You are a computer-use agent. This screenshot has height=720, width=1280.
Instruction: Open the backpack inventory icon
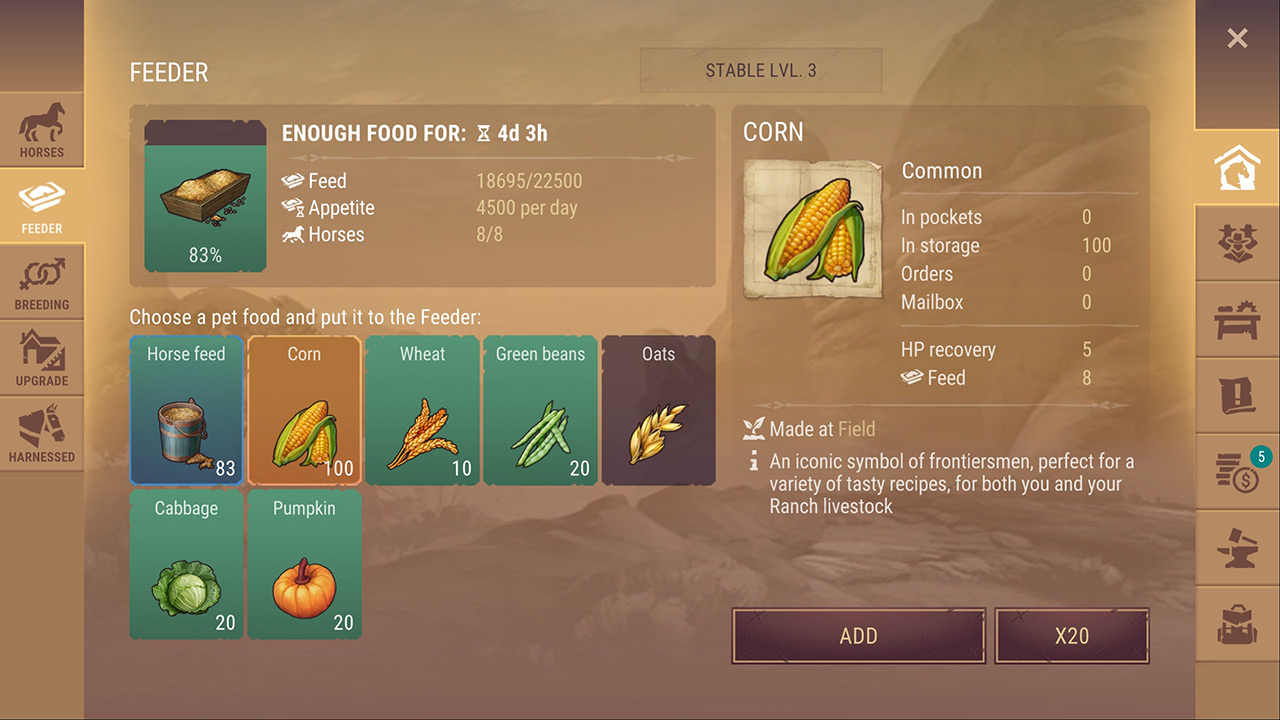pos(1237,624)
